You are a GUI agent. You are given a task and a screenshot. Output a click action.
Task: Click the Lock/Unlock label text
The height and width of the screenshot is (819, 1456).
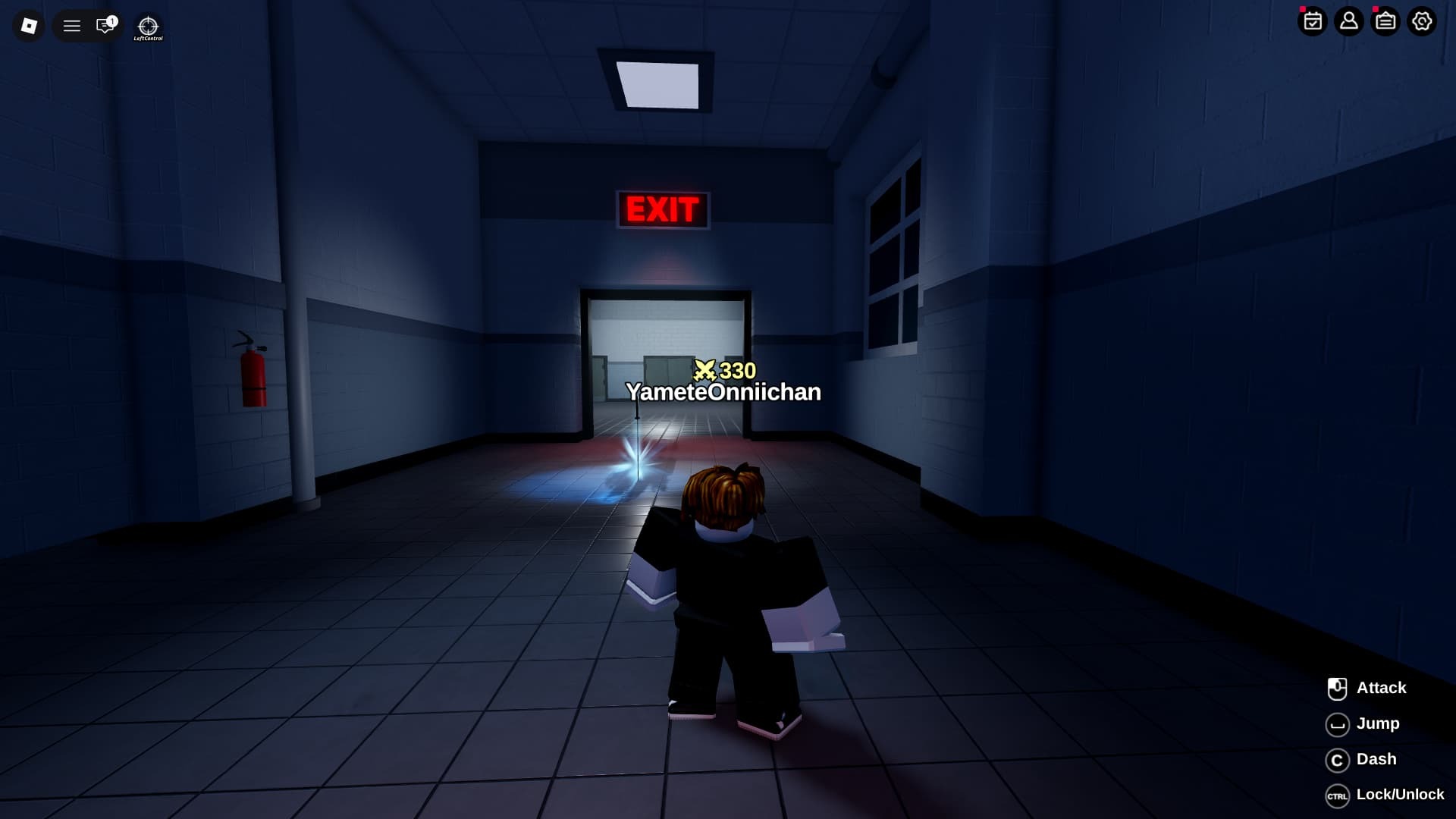coord(1401,795)
